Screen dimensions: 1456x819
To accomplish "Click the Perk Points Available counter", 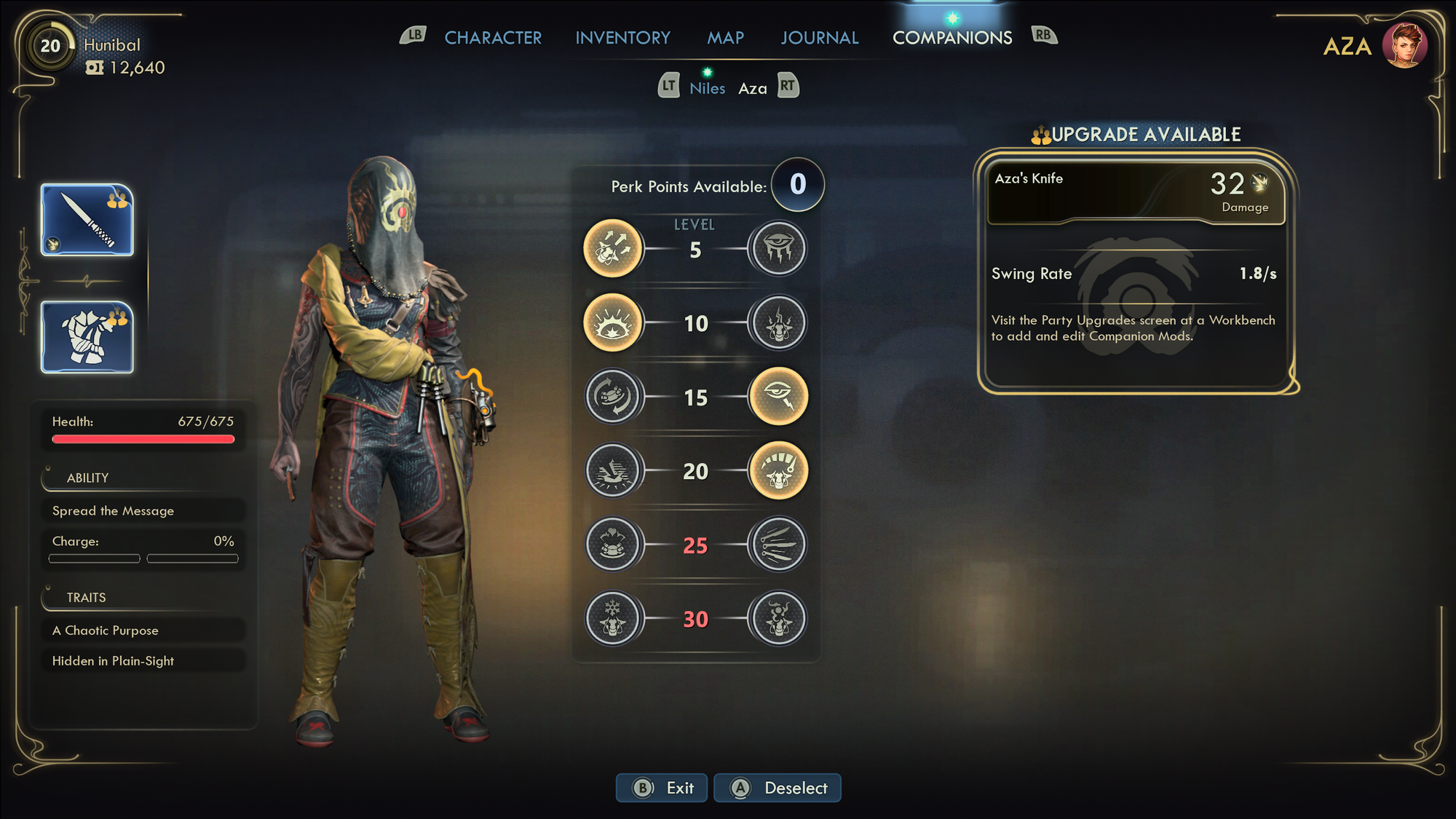I will pyautogui.click(x=797, y=186).
